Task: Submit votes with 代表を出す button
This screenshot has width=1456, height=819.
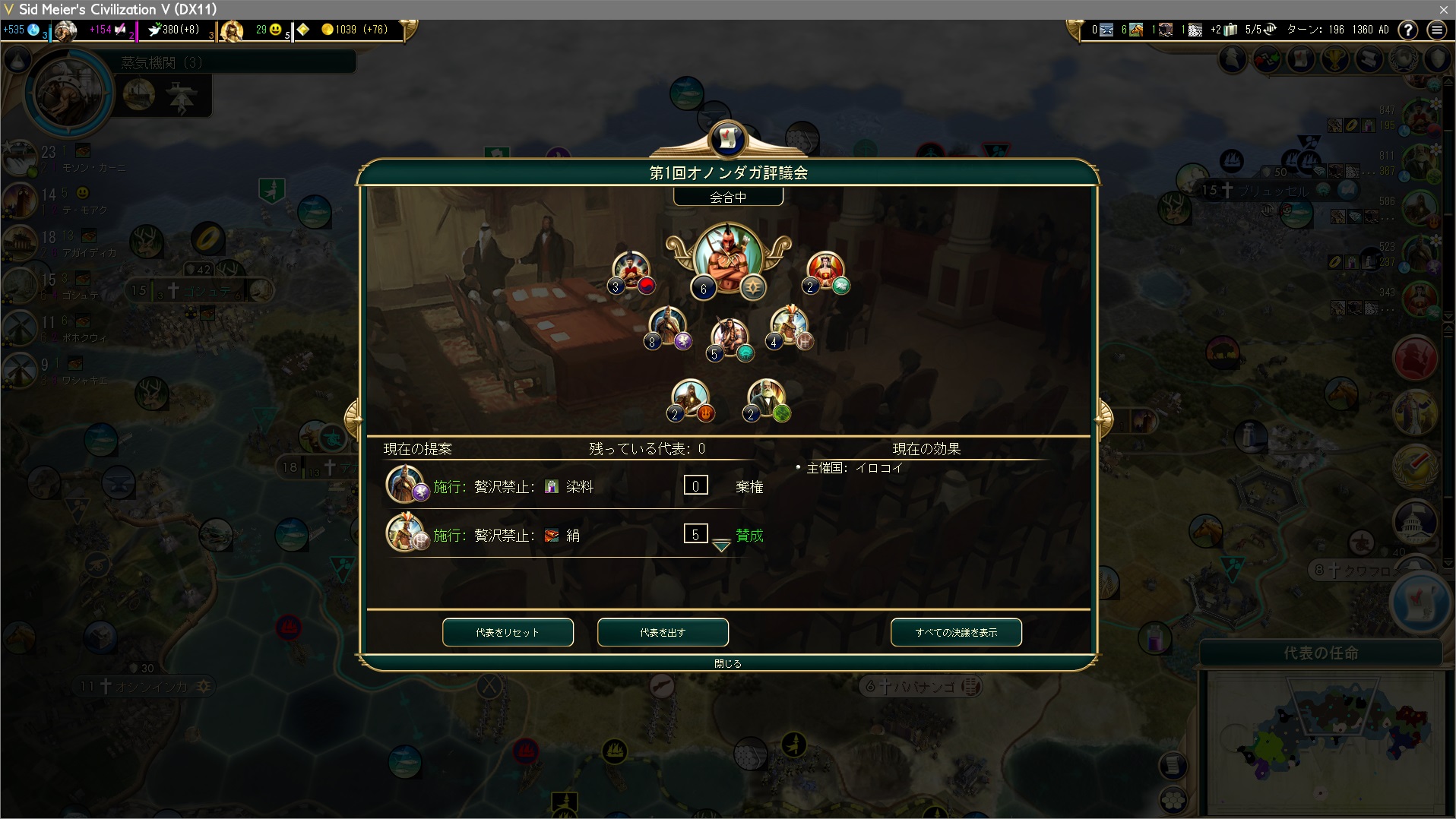Action: click(663, 632)
